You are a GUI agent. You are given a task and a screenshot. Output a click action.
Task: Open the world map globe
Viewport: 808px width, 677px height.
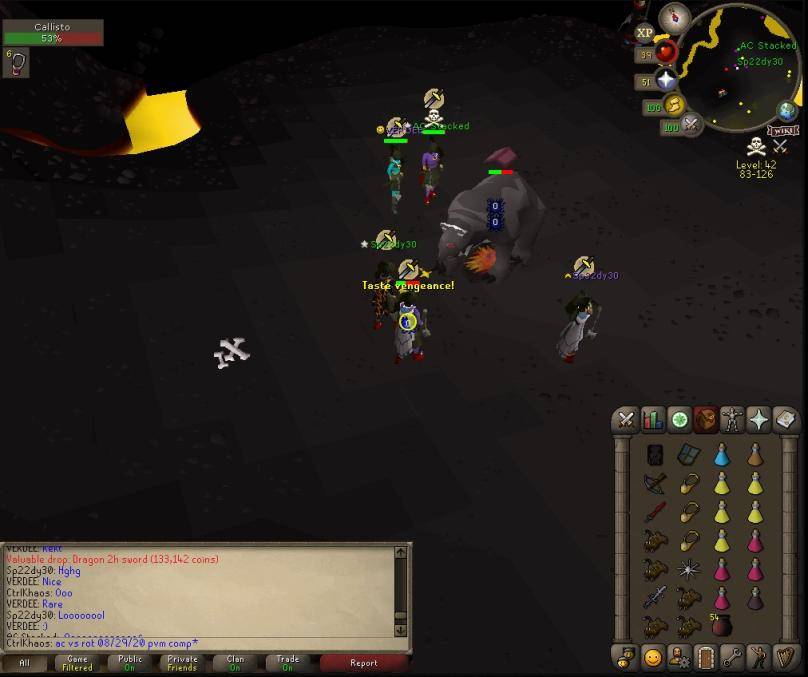tap(788, 111)
